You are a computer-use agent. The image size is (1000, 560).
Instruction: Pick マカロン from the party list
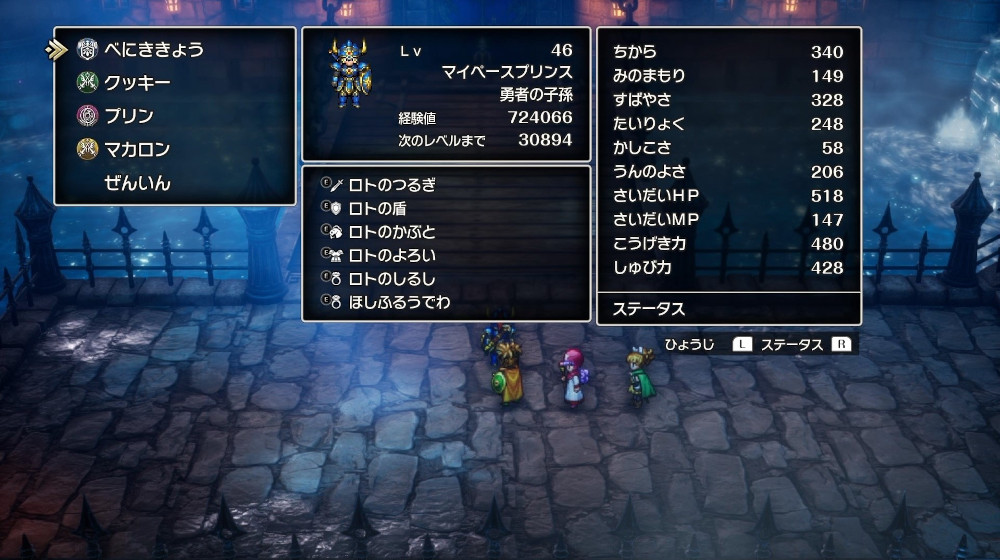137,150
